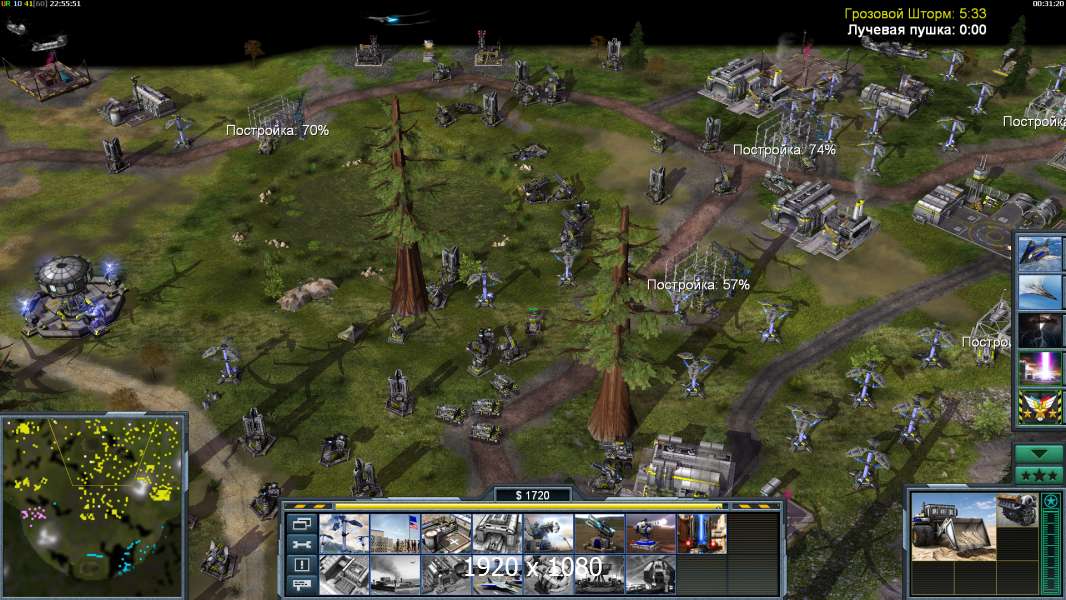The image size is (1066, 600).
Task: Click the wrench repair mode button
Action: (300, 544)
